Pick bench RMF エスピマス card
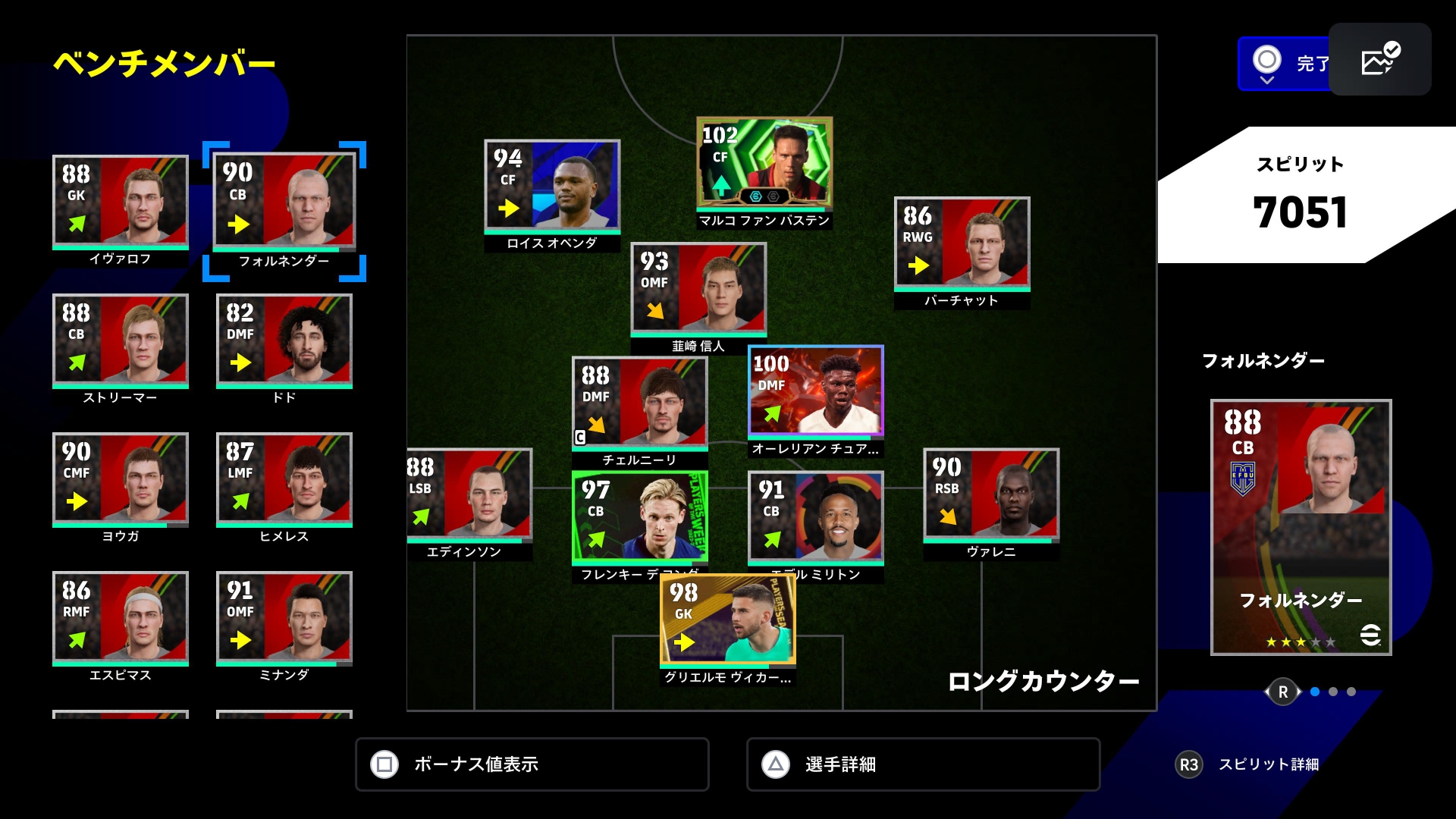The image size is (1456, 819). (120, 619)
